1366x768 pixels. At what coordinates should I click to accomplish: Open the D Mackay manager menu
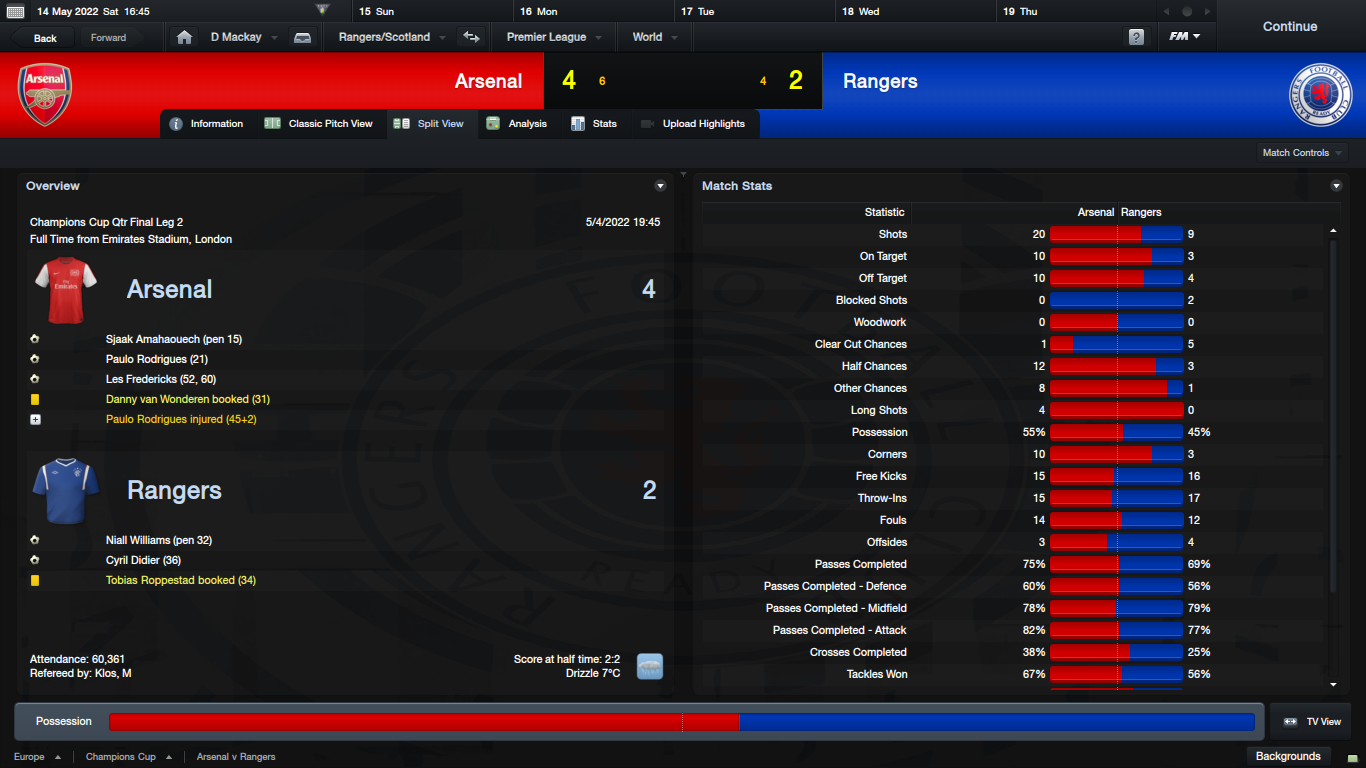click(x=236, y=37)
